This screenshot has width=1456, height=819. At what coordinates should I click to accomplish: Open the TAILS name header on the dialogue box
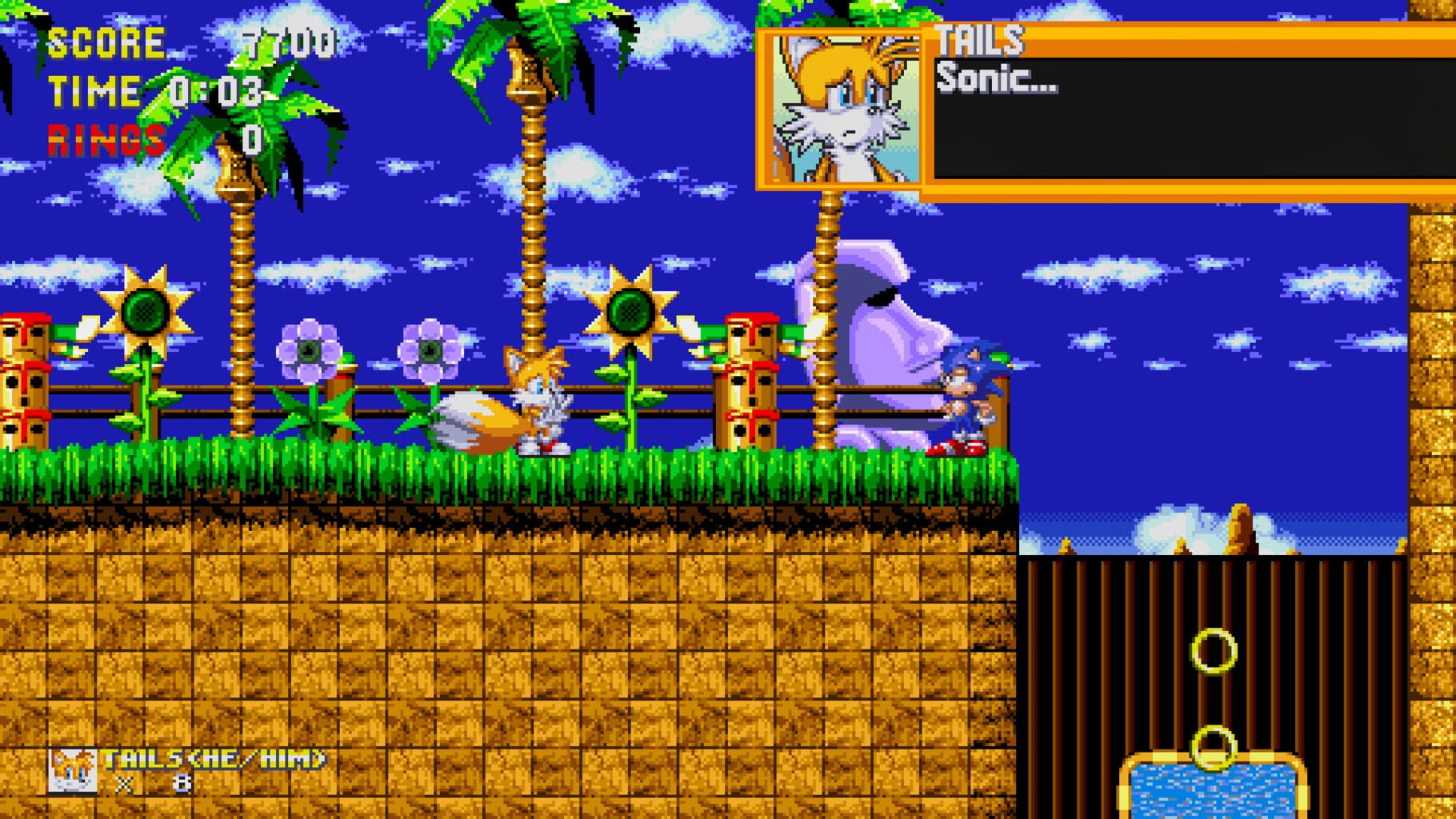point(980,40)
